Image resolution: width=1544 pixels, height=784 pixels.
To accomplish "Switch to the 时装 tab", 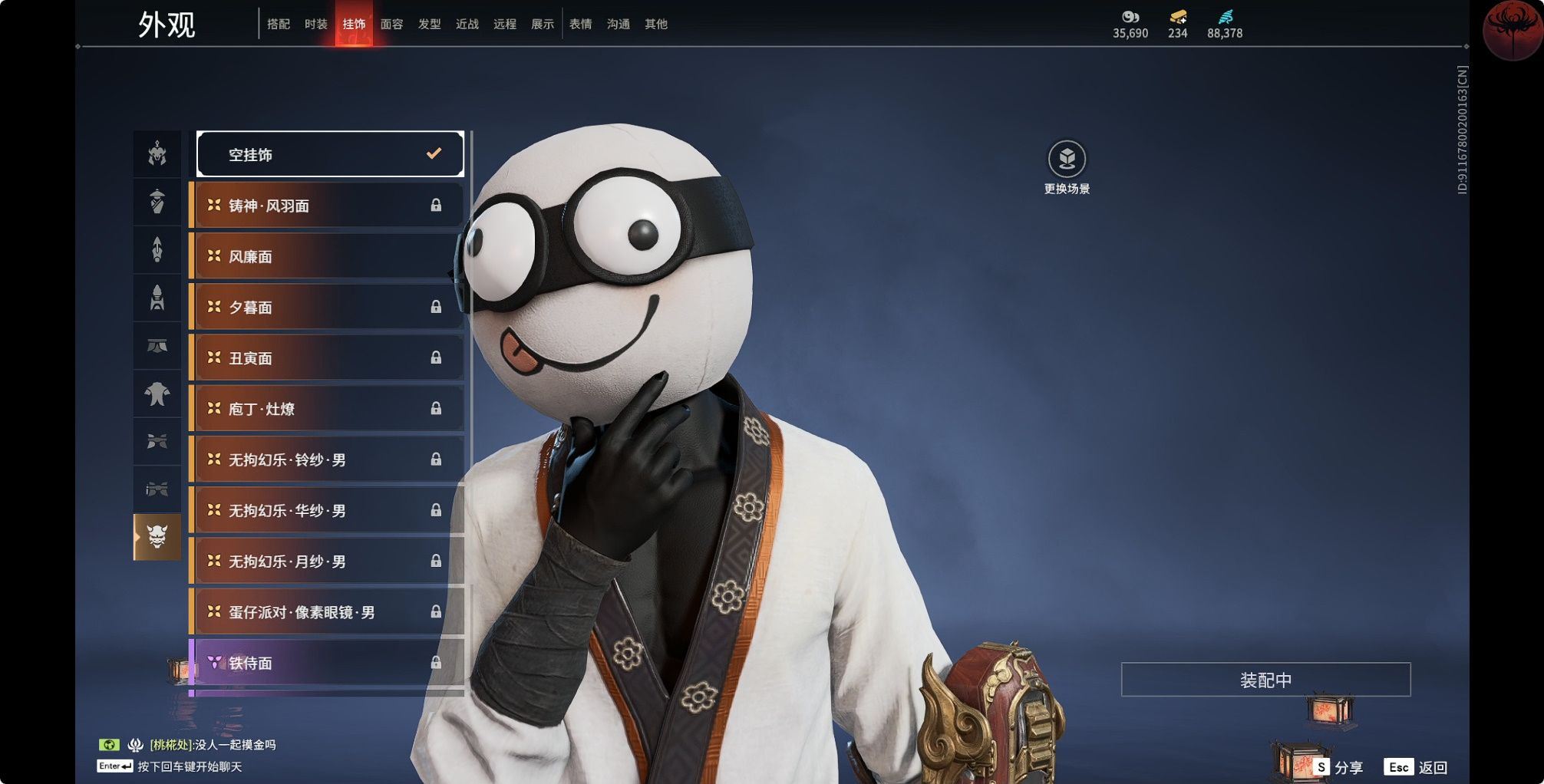I will (x=315, y=25).
